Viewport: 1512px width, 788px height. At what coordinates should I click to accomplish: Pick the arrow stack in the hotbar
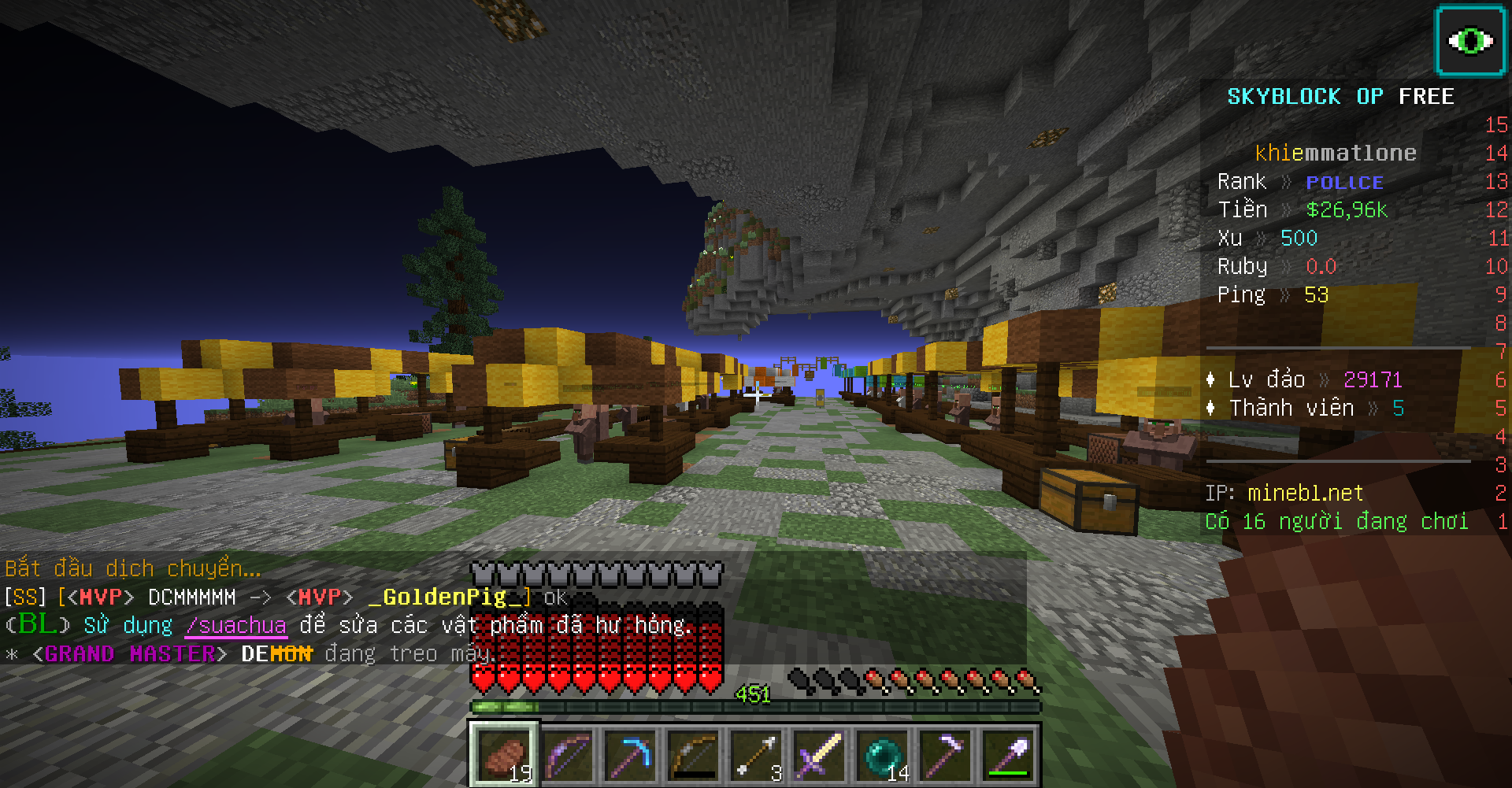point(756,755)
